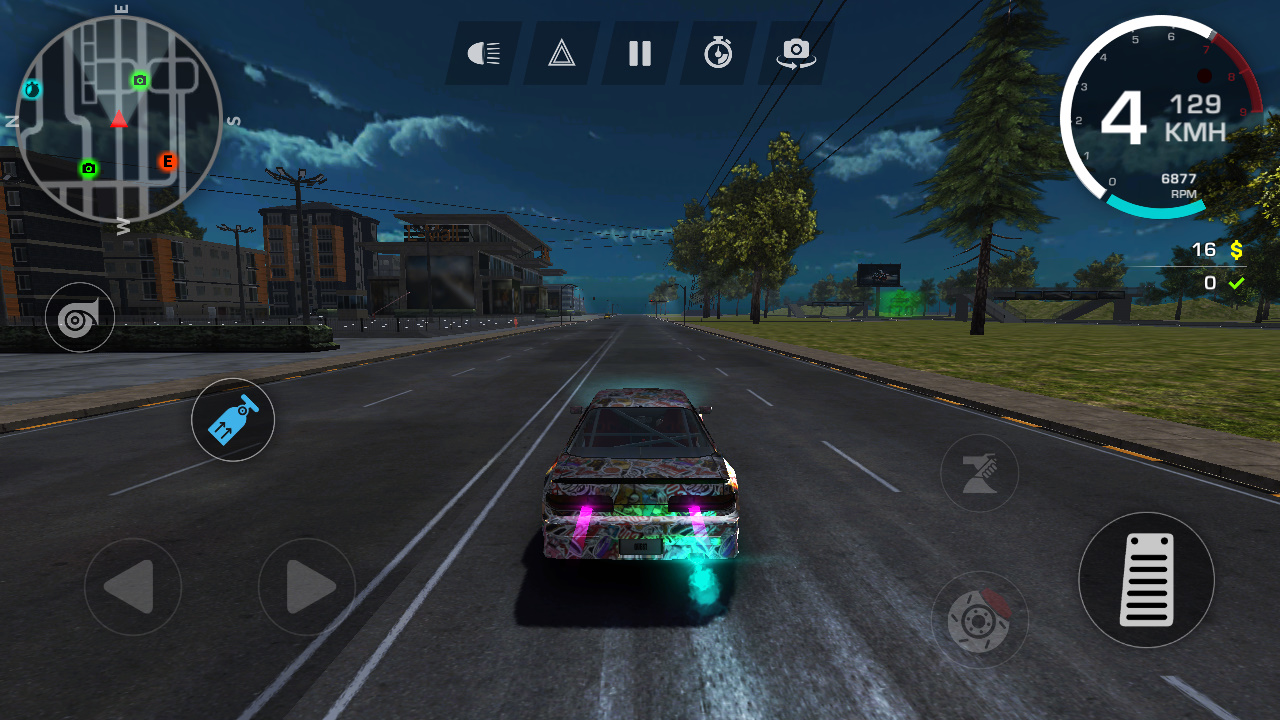Tap the dollar money counter showing 16
1280x720 pixels.
[x=1218, y=250]
